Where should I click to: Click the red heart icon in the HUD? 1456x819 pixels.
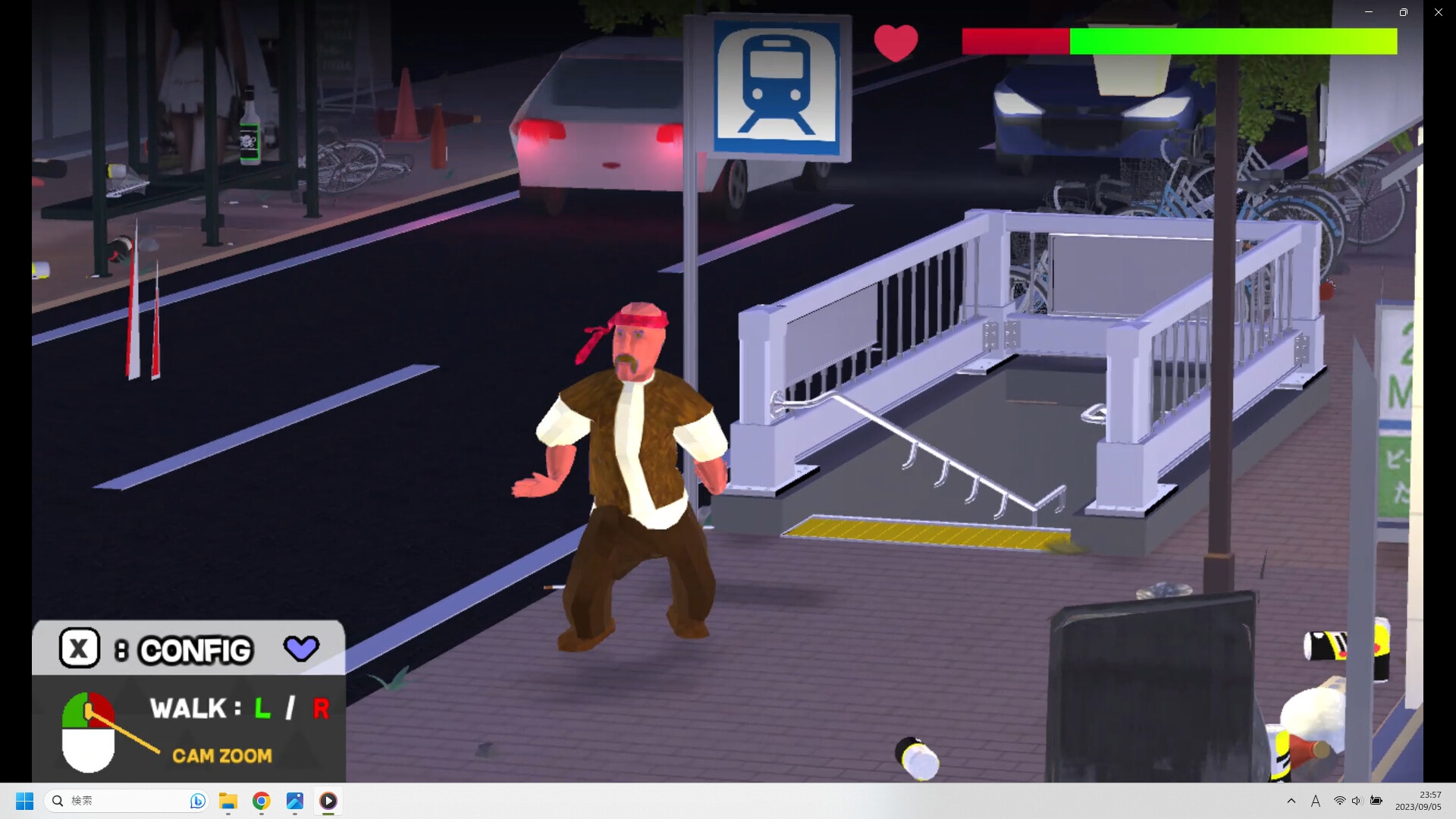coord(896,43)
